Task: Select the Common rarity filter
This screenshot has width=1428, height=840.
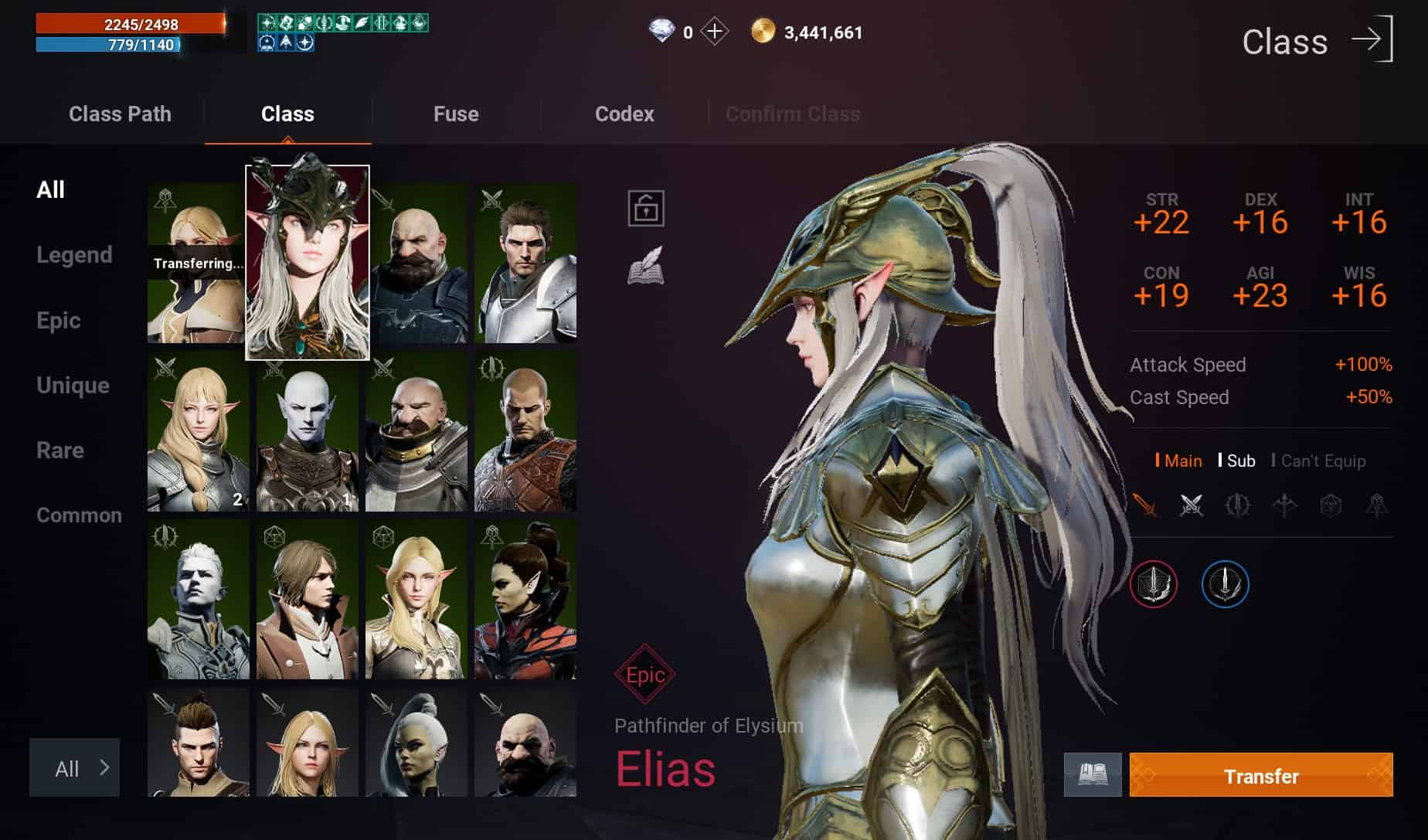Action: point(79,515)
